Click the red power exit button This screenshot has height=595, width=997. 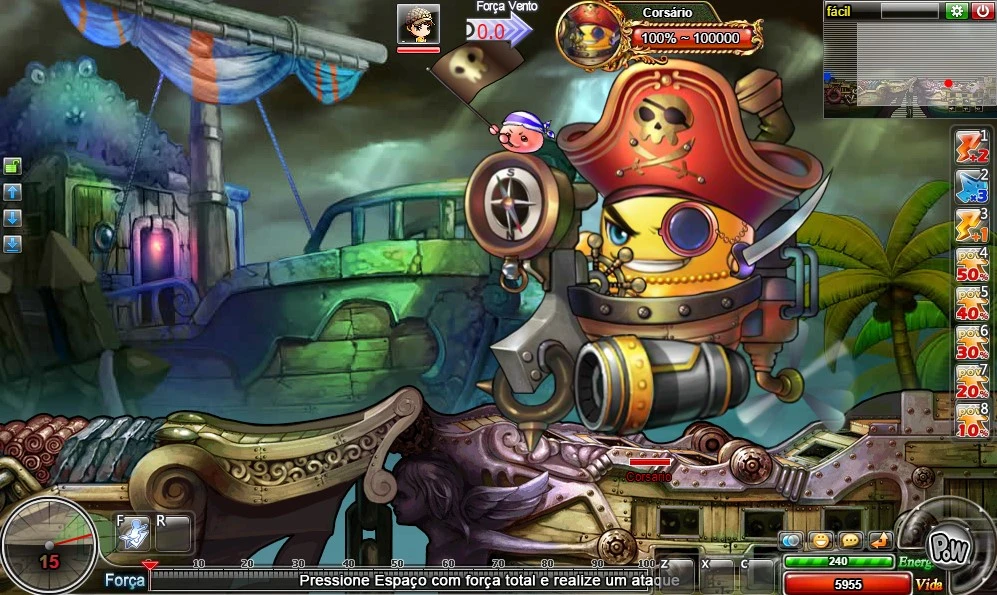pyautogui.click(x=983, y=11)
